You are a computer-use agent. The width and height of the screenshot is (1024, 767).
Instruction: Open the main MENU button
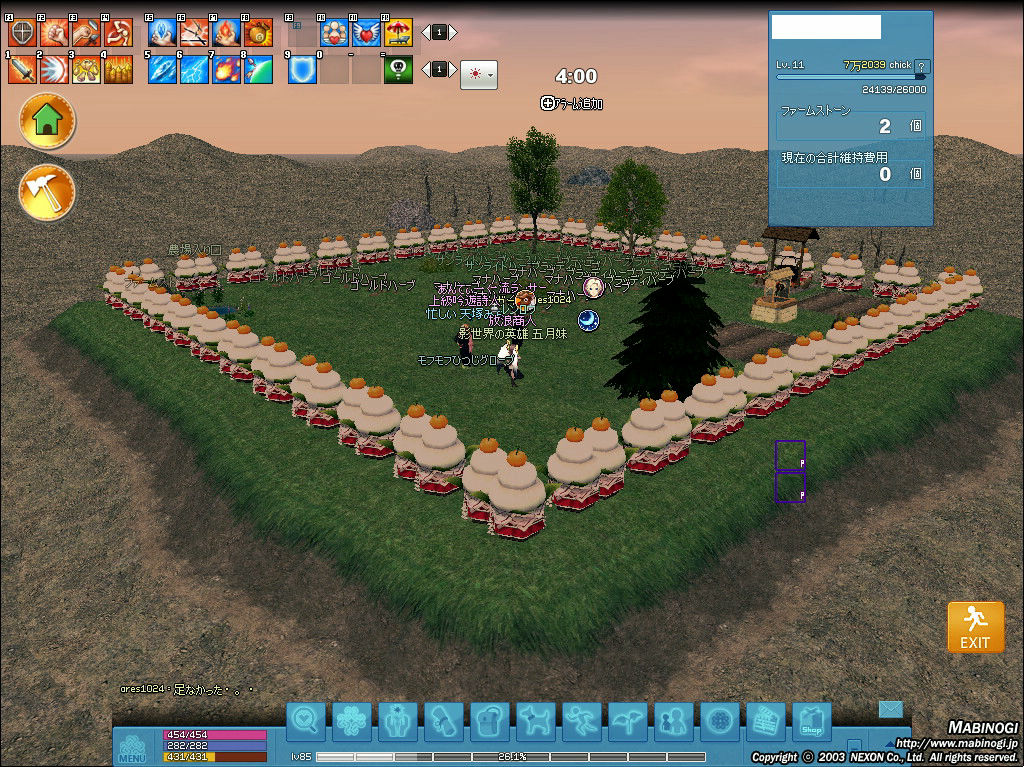133,746
